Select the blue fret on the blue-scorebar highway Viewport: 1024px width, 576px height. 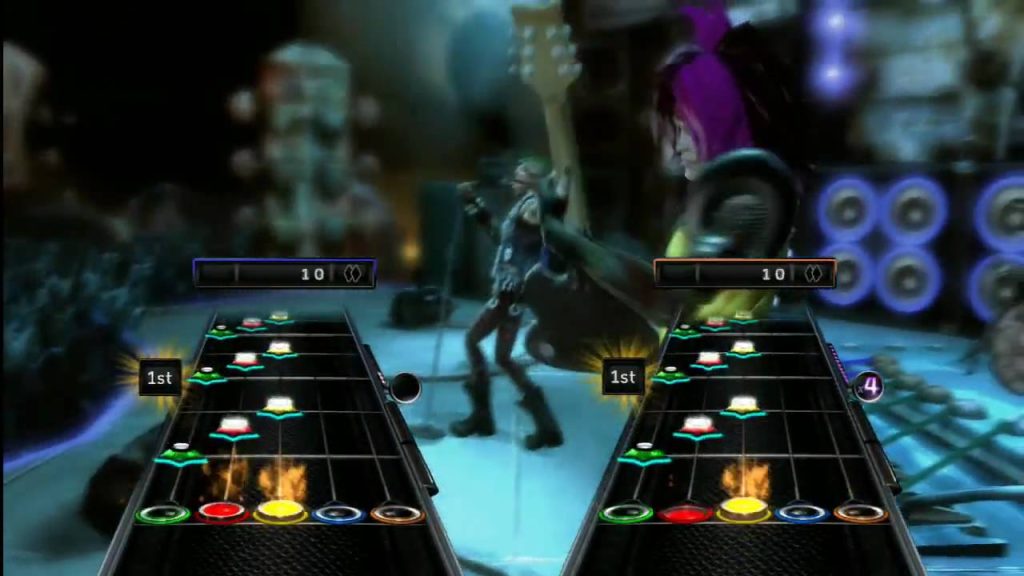[x=340, y=514]
